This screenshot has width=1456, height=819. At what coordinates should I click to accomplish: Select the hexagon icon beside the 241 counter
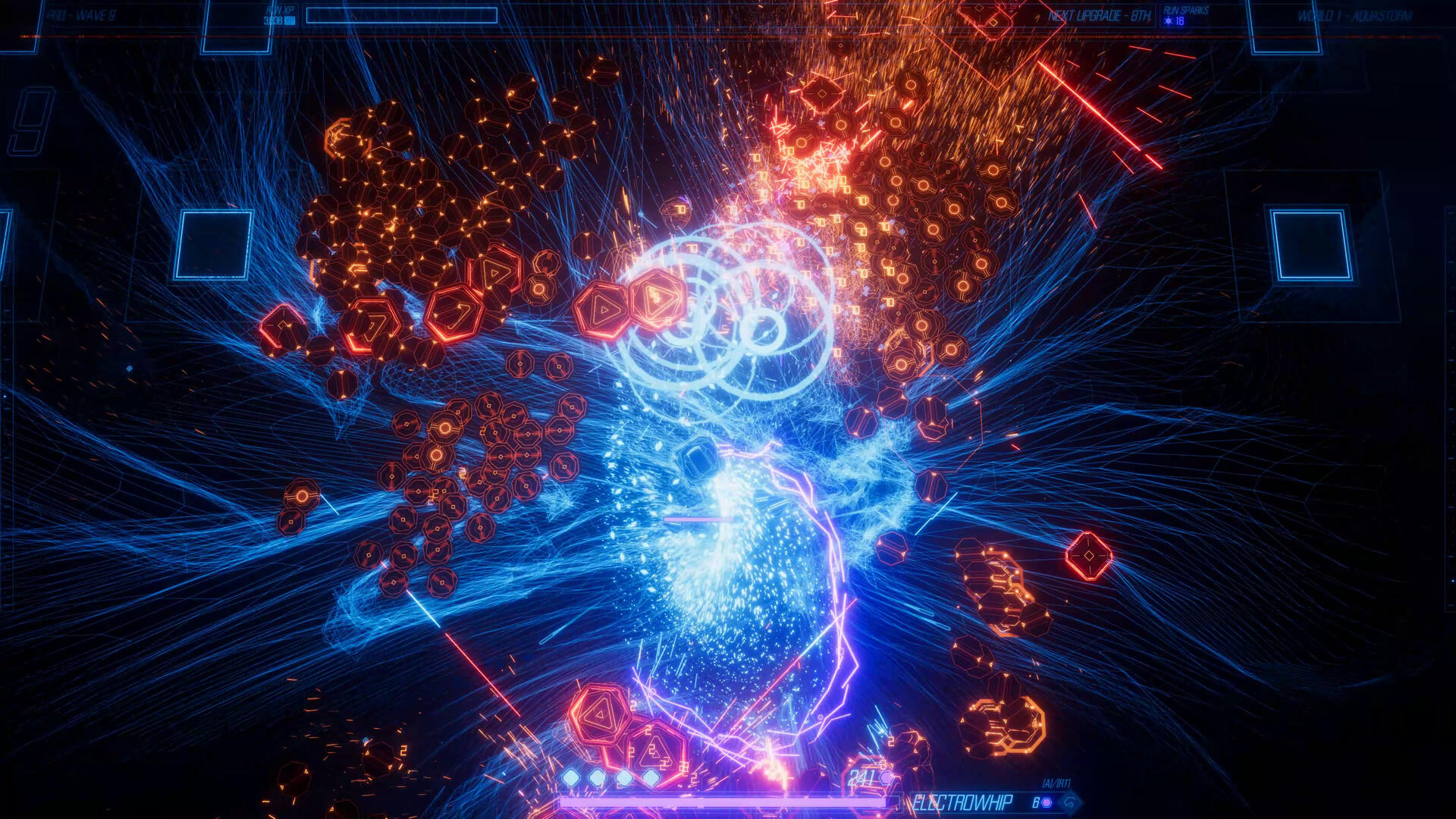886,778
